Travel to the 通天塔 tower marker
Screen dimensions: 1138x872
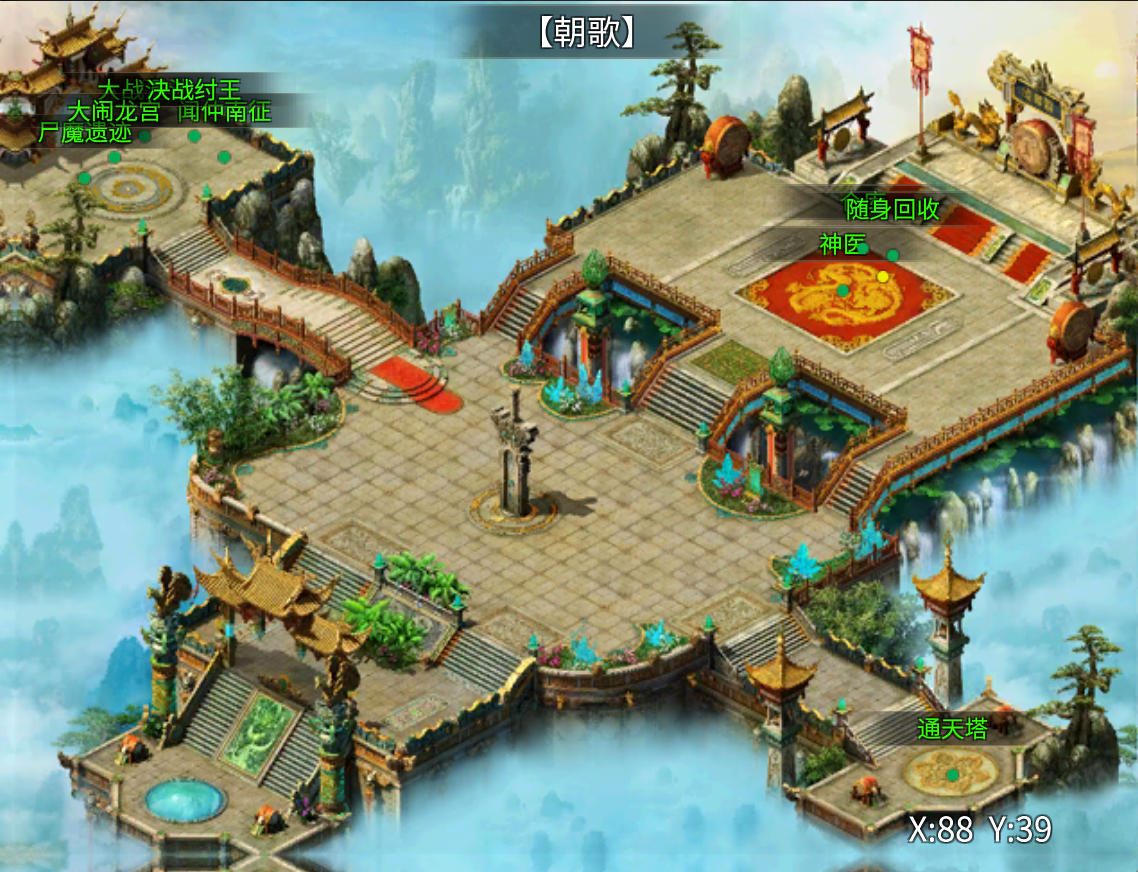pyautogui.click(x=952, y=730)
